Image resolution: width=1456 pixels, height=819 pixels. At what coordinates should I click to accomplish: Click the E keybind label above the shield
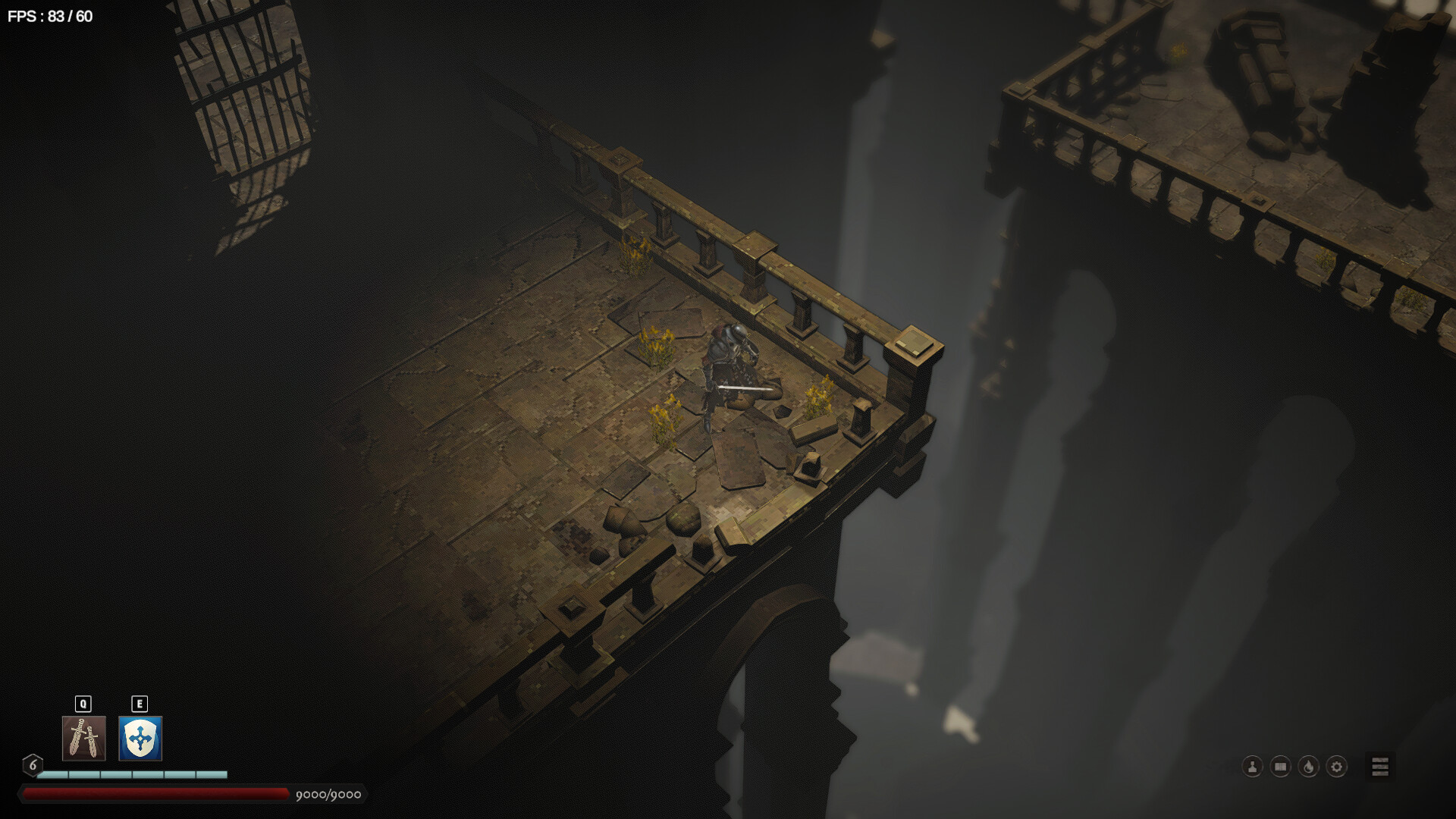point(139,703)
